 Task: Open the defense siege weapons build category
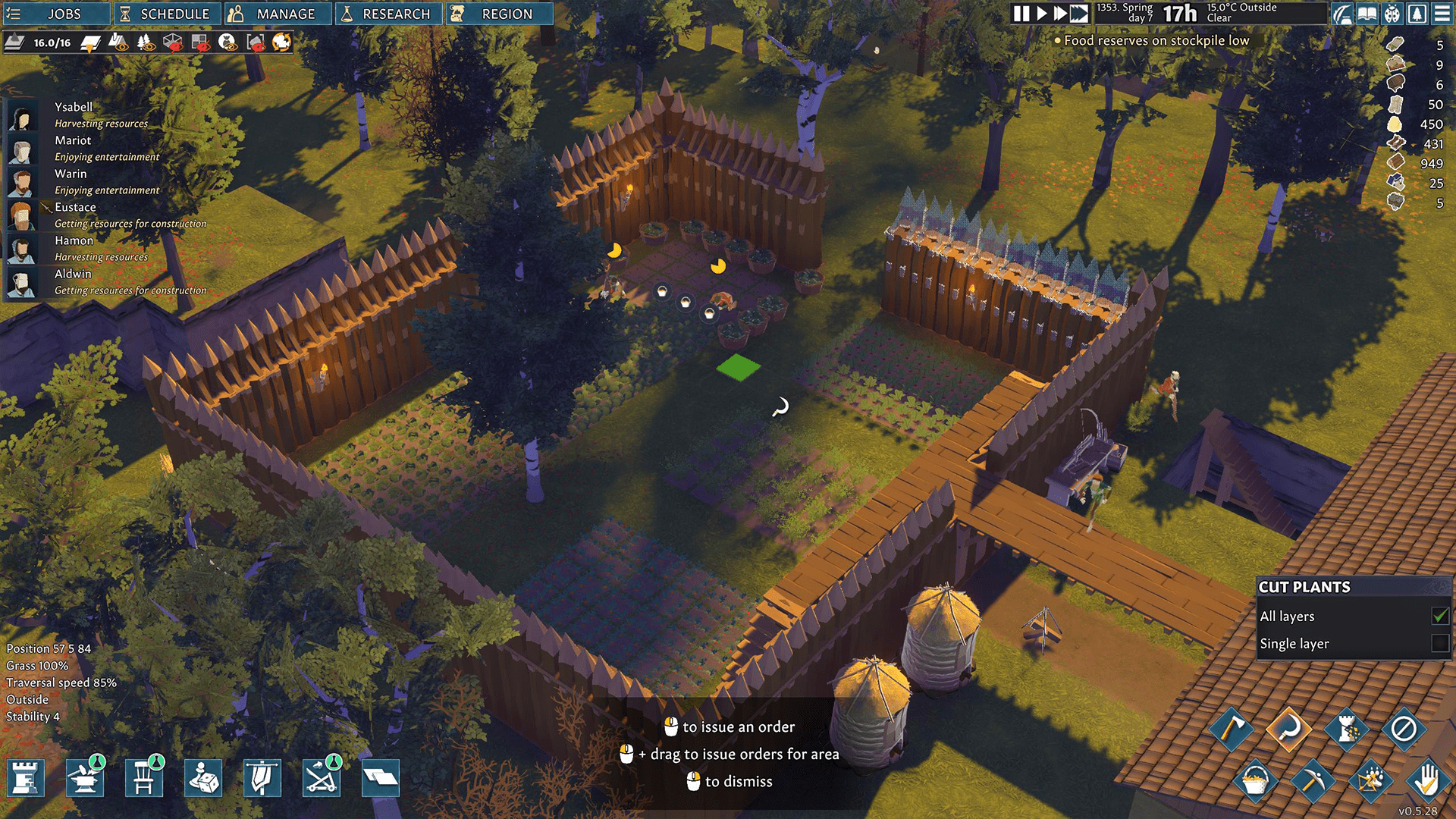pos(322,777)
